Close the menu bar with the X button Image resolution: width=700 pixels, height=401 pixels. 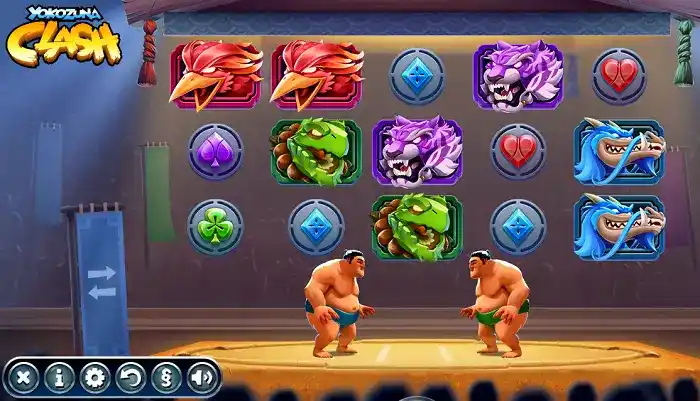click(x=24, y=377)
